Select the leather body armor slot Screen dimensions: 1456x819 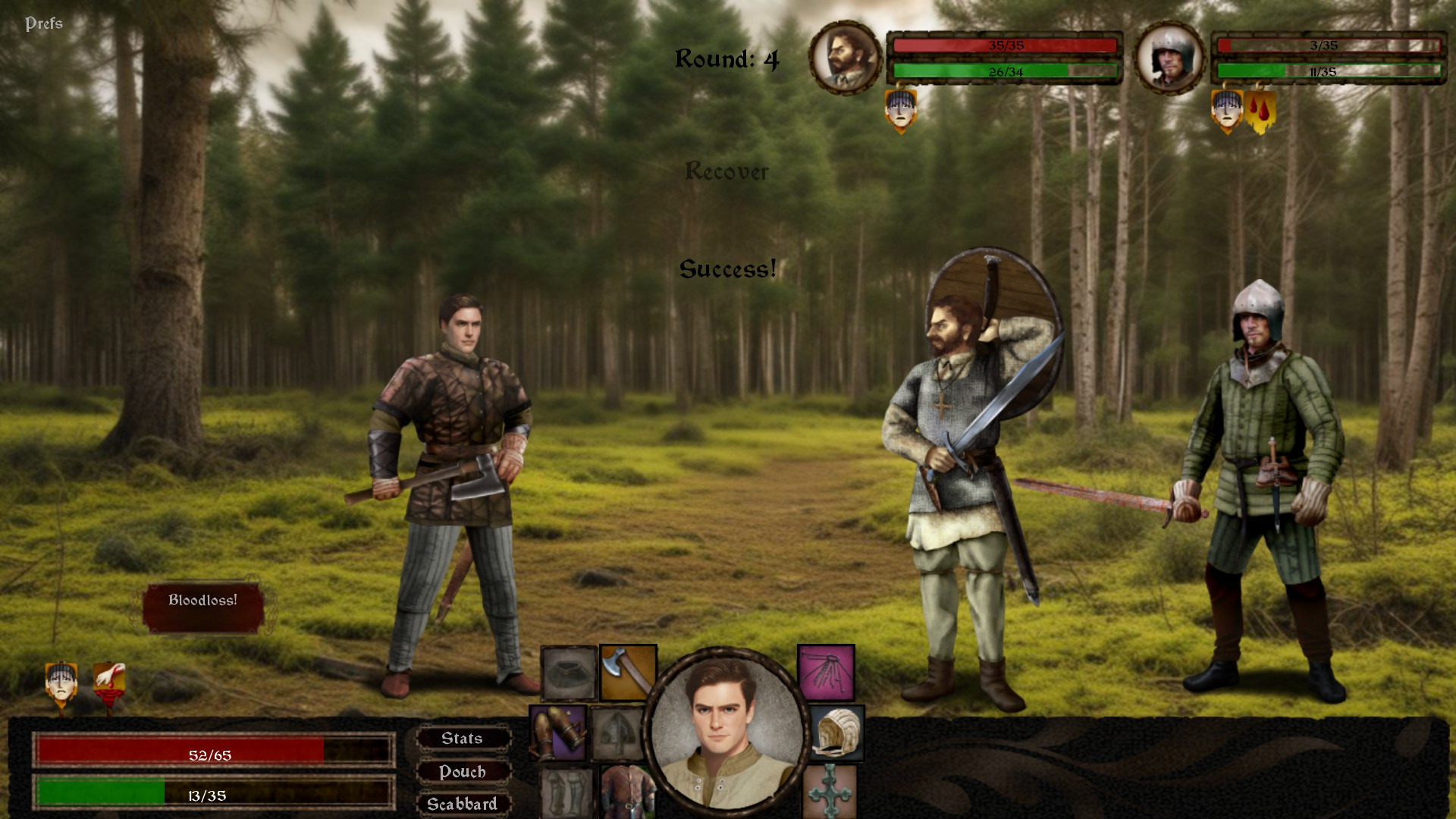click(626, 792)
